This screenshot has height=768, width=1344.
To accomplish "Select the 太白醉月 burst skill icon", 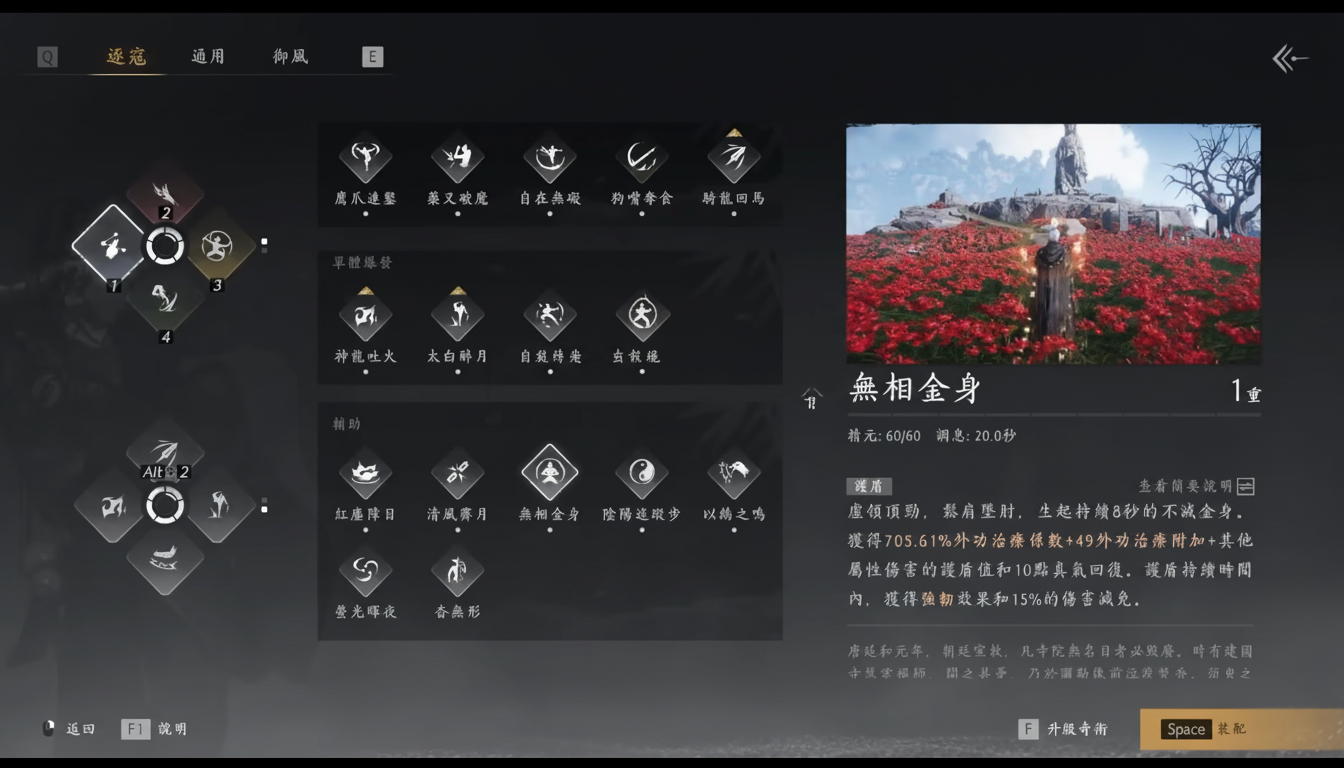I will [x=457, y=316].
